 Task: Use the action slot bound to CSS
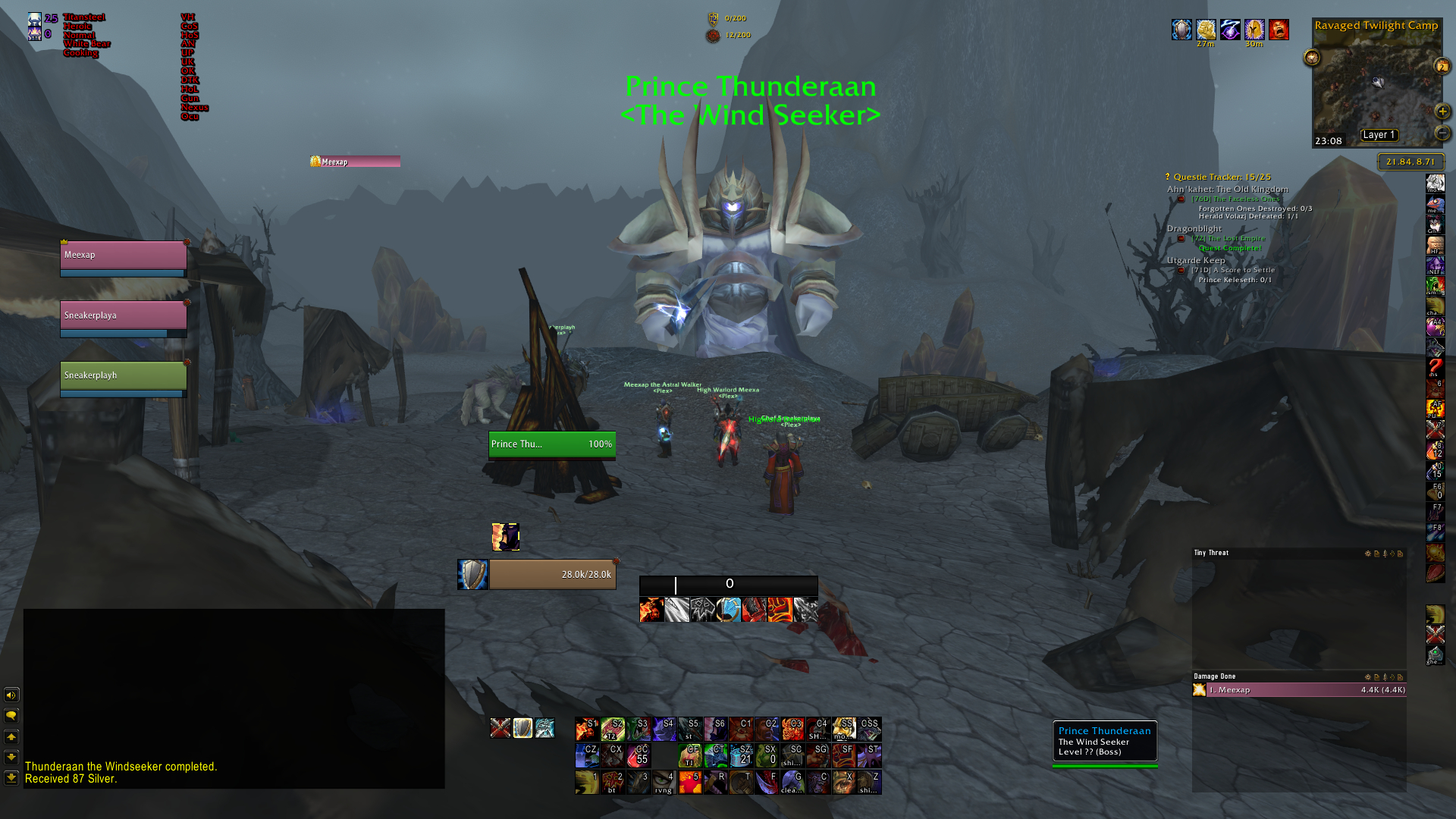click(x=869, y=729)
